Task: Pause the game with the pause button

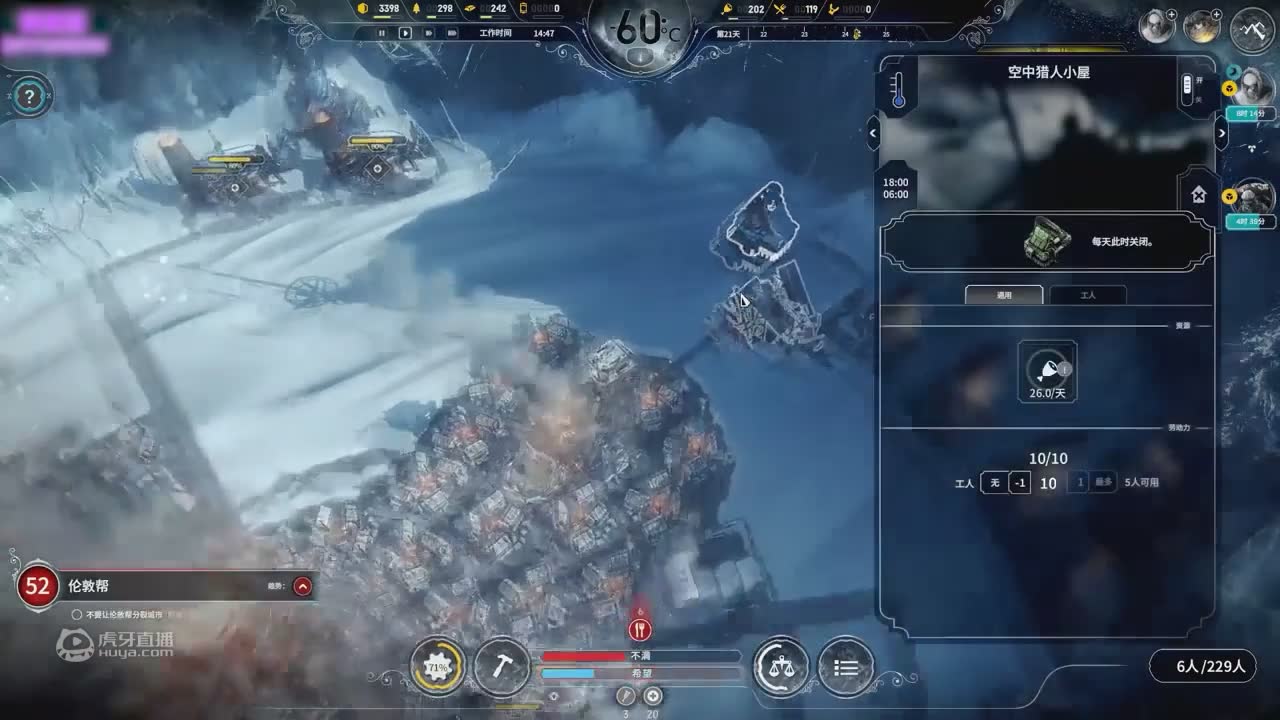Action: [381, 33]
